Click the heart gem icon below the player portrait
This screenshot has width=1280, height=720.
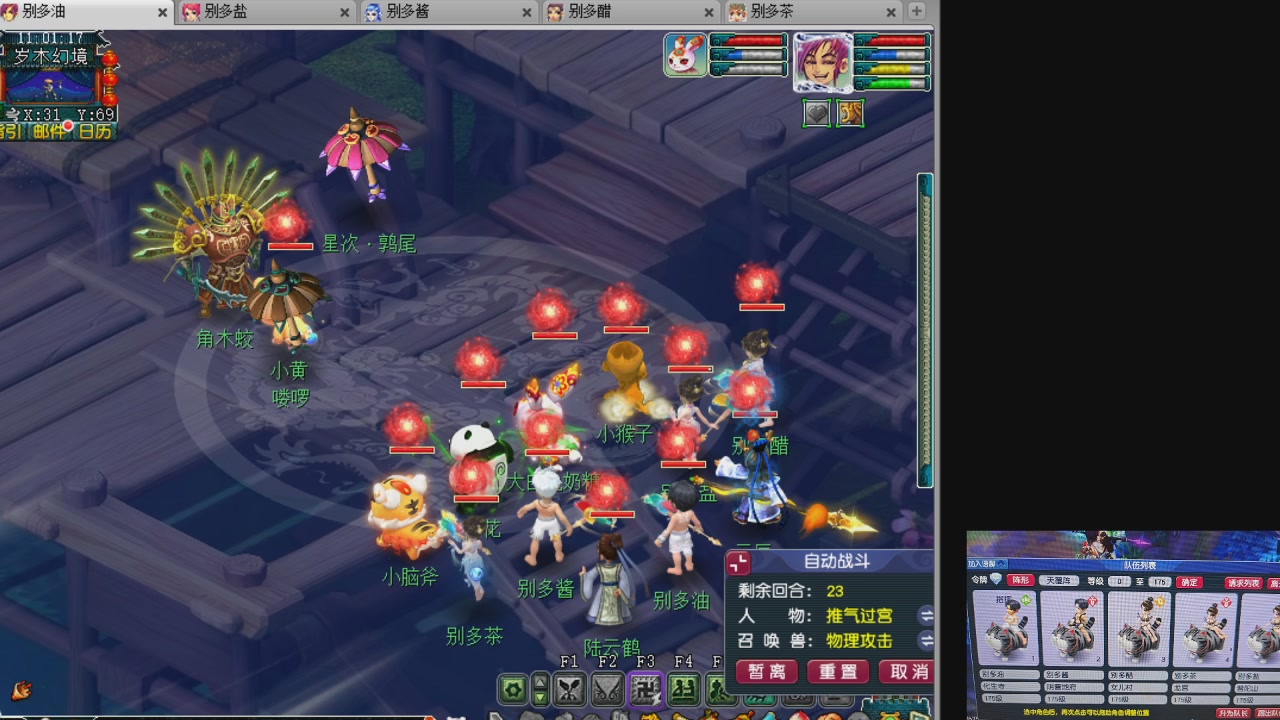point(817,113)
